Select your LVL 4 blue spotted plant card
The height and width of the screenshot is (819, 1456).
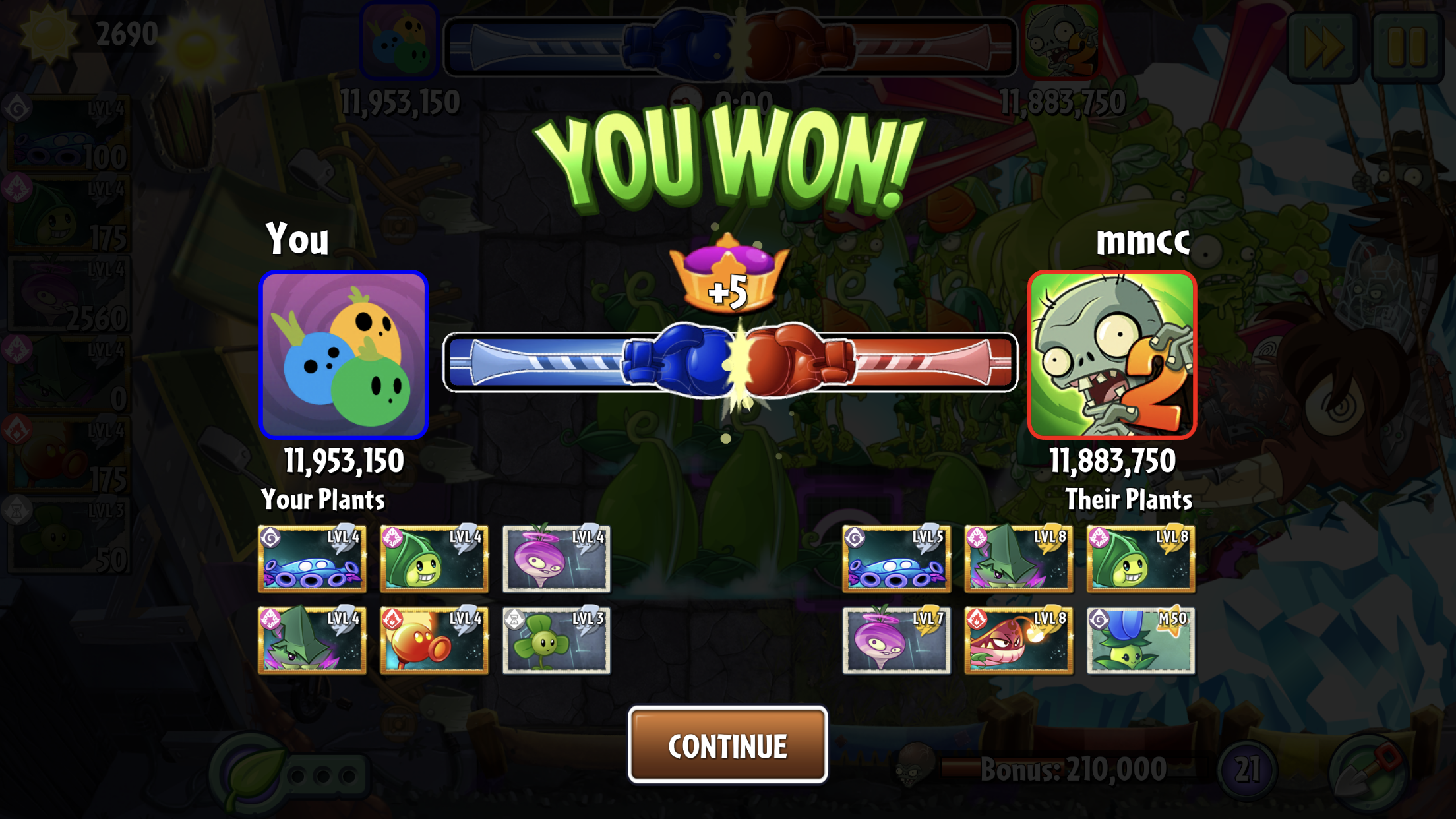click(x=312, y=559)
